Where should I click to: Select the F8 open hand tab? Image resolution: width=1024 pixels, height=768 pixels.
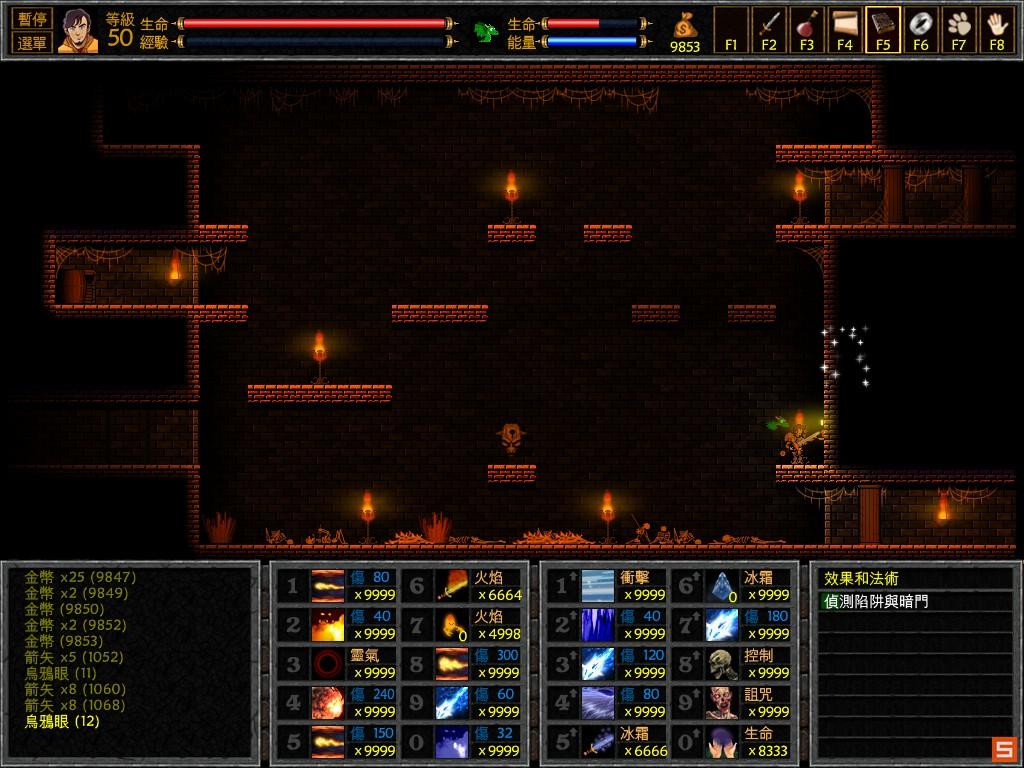(x=997, y=29)
